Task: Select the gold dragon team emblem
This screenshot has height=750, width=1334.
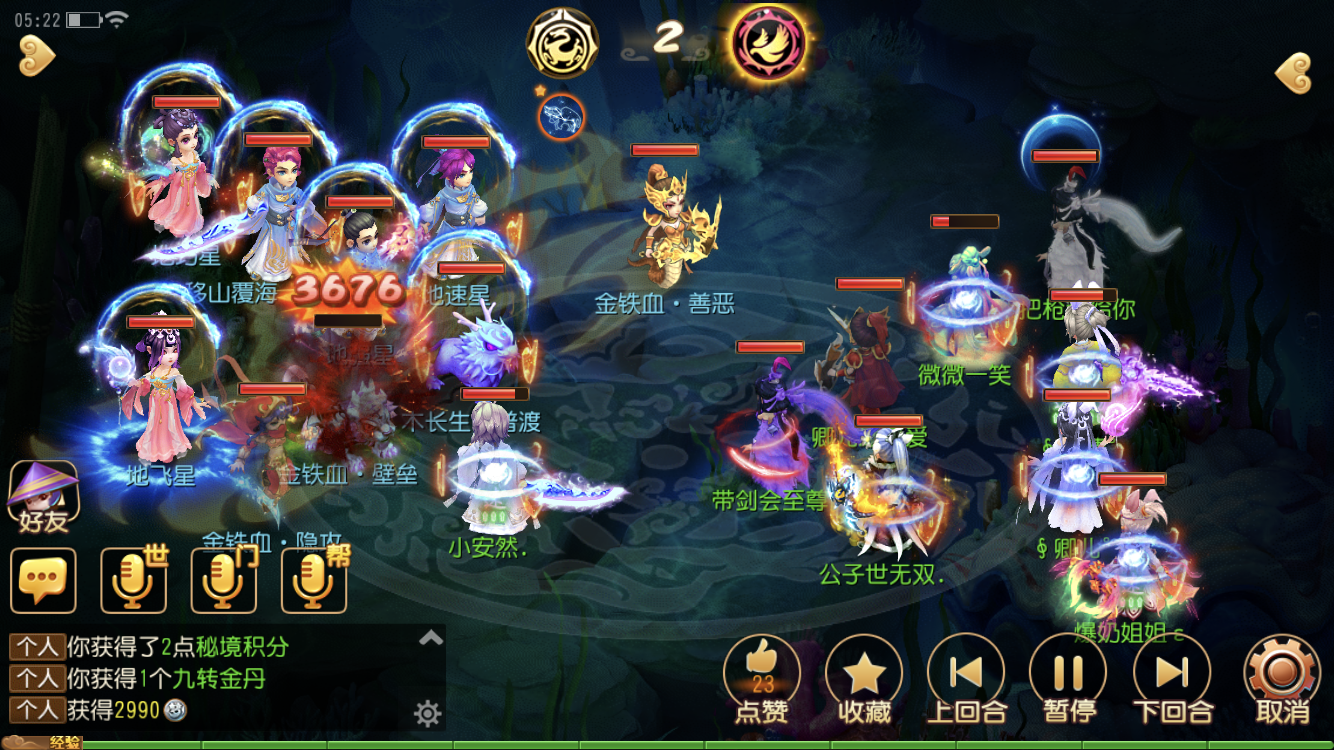Action: (562, 42)
